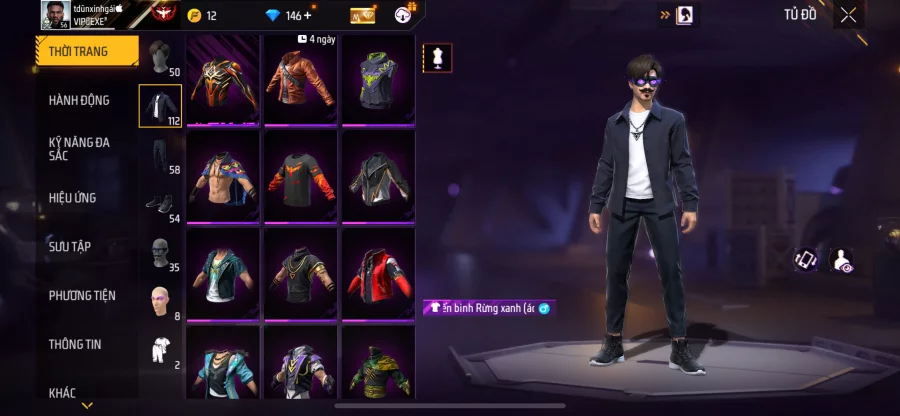This screenshot has height=416, width=900.
Task: Close the wardrobe with the X button
Action: pos(848,15)
